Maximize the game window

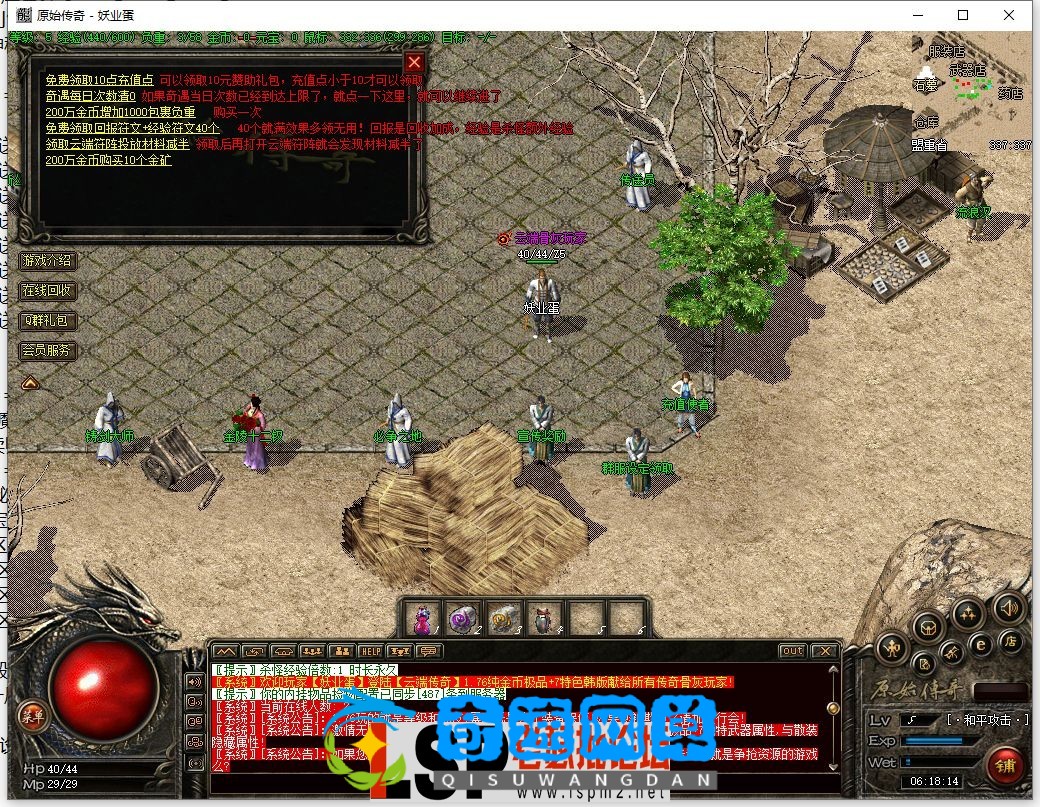pos(963,15)
